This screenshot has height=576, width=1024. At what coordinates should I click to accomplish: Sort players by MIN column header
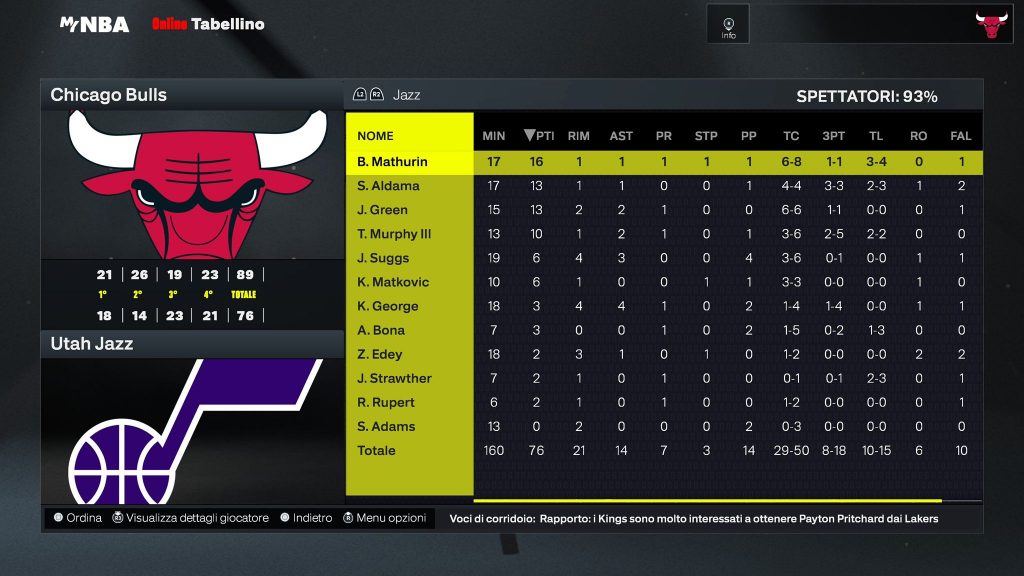pyautogui.click(x=494, y=136)
